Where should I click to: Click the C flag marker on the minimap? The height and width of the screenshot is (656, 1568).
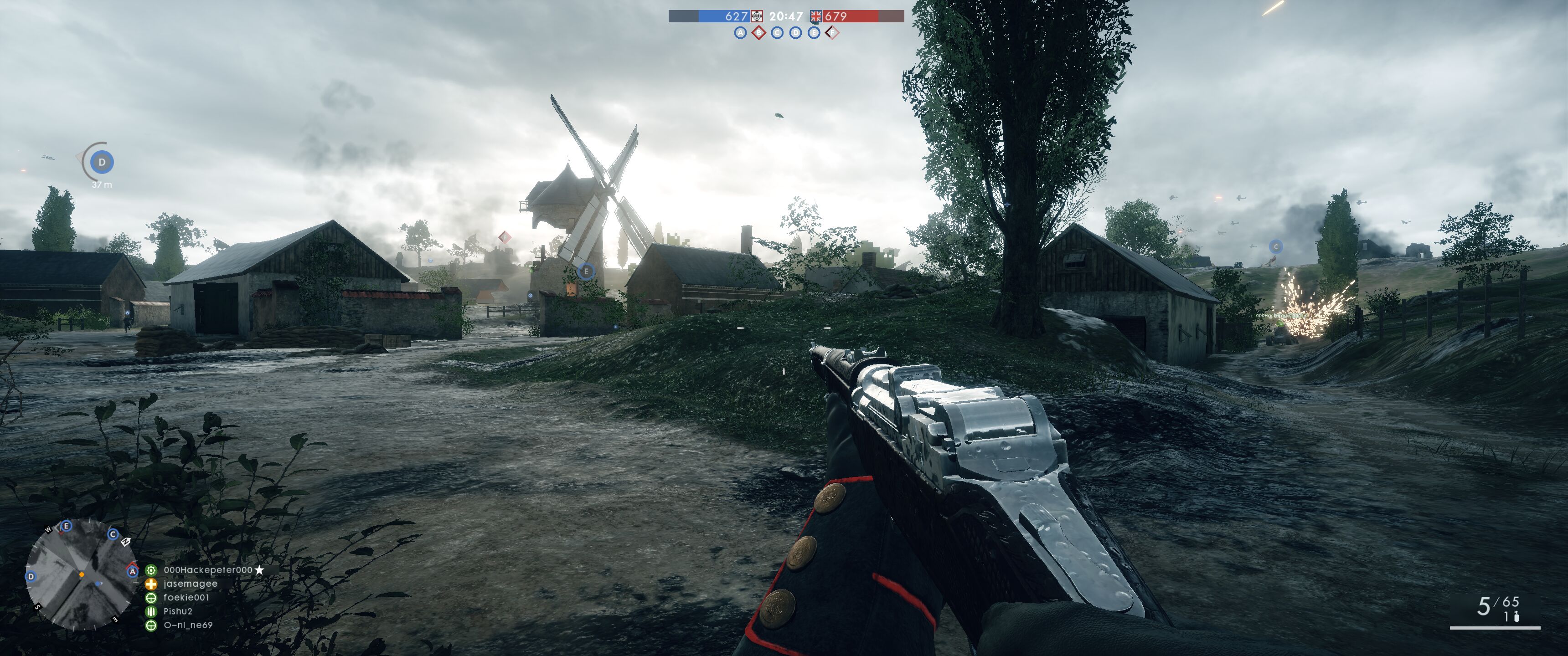[x=113, y=534]
